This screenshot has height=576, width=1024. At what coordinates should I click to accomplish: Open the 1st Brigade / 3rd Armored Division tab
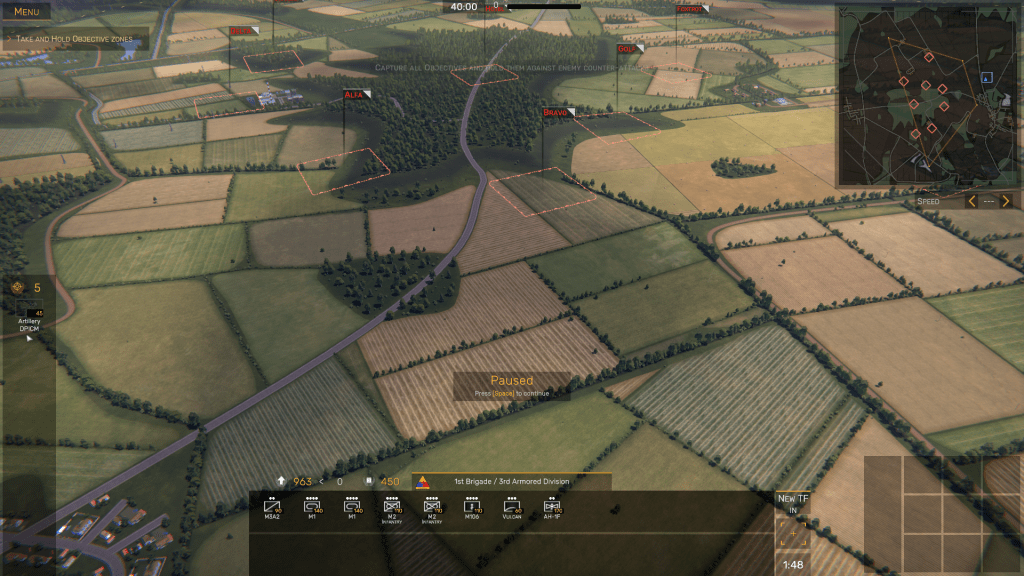(512, 482)
